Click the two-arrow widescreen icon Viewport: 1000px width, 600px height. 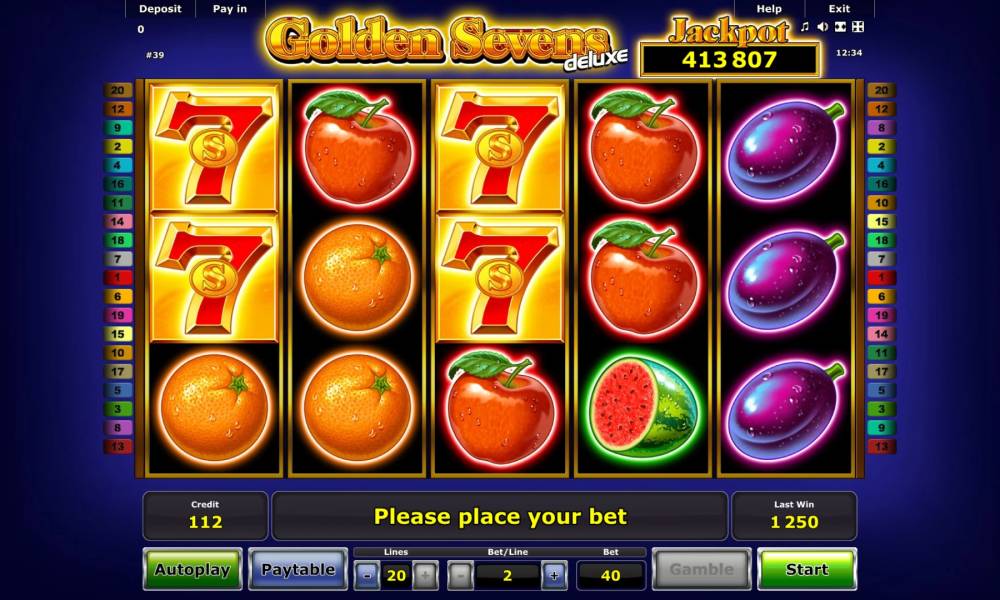tap(839, 27)
